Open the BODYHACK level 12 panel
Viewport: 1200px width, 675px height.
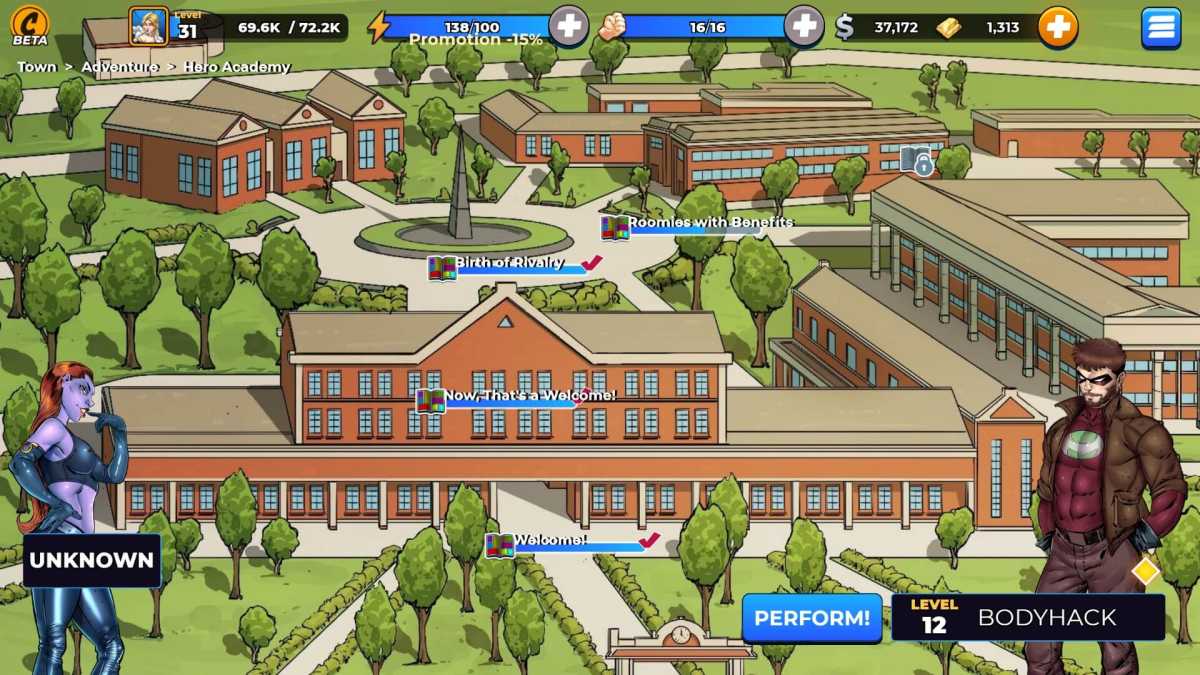point(1028,618)
